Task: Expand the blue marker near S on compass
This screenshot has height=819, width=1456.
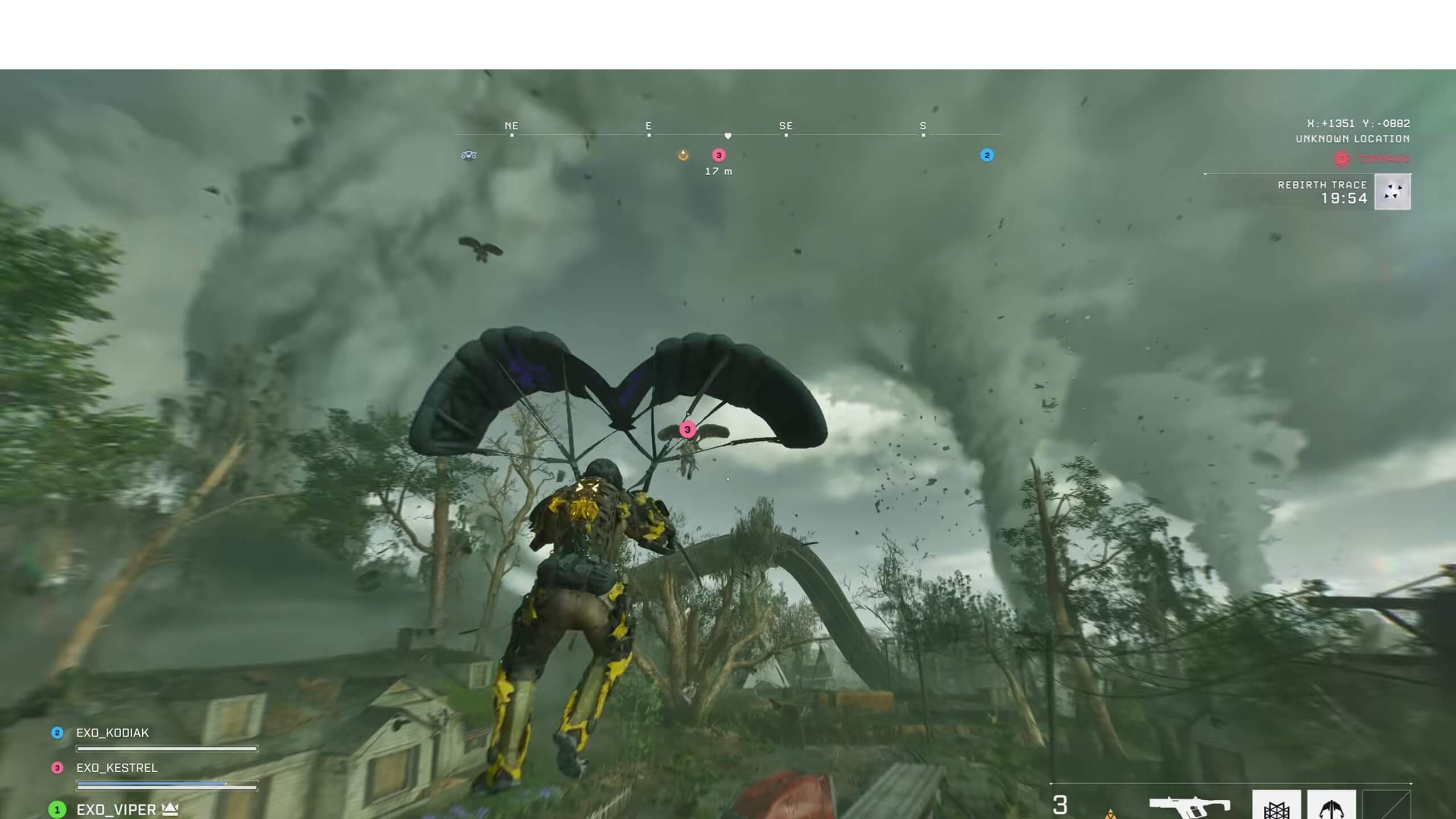Action: (986, 155)
